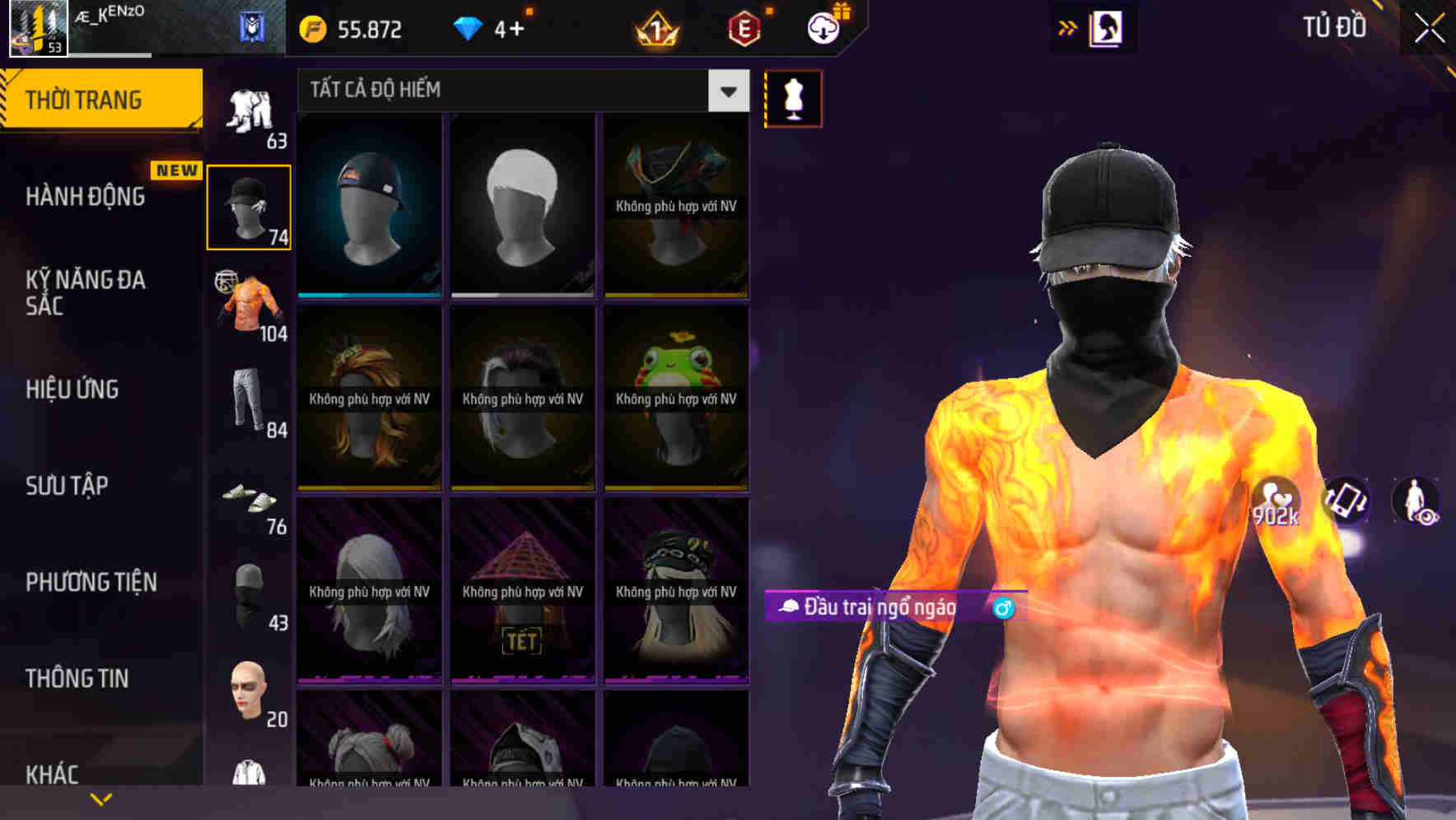Select the mannequin icon next to rarity filter
Viewport: 1456px width, 820px height.
point(792,98)
